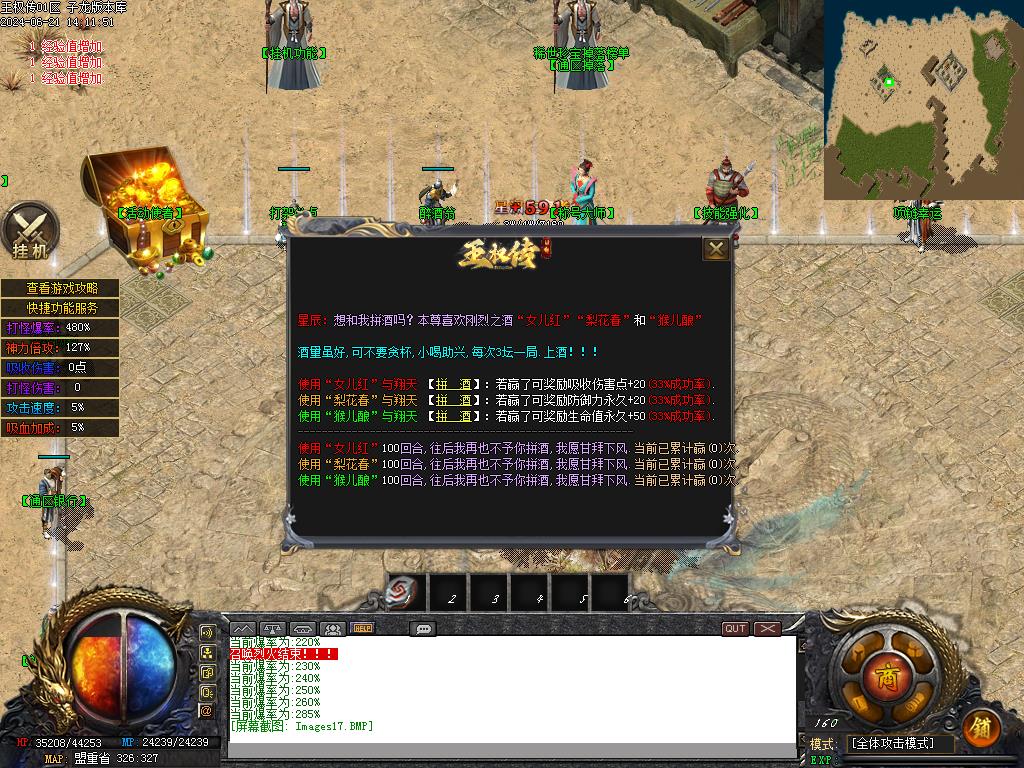Choose 拼酒 link for 女儿红 wine
Image resolution: width=1024 pixels, height=768 pixels.
click(453, 384)
